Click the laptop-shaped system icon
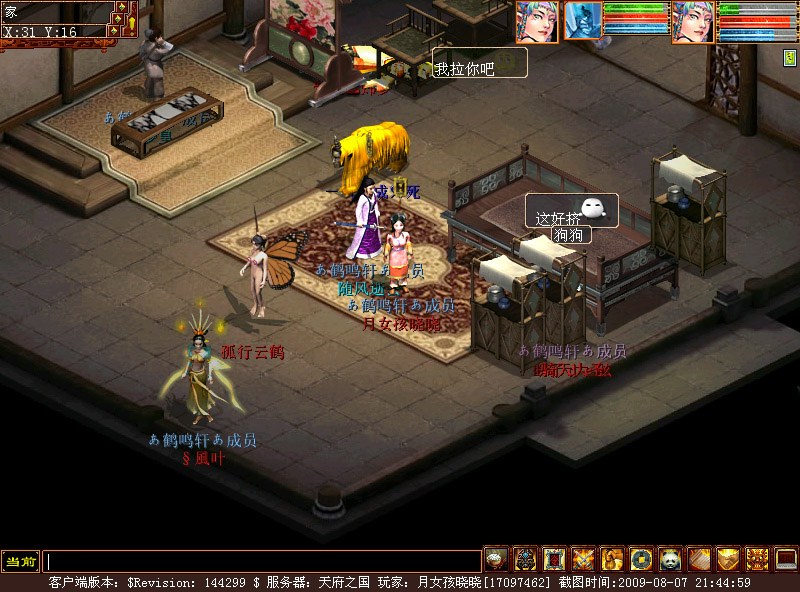The image size is (800, 592). [x=786, y=560]
